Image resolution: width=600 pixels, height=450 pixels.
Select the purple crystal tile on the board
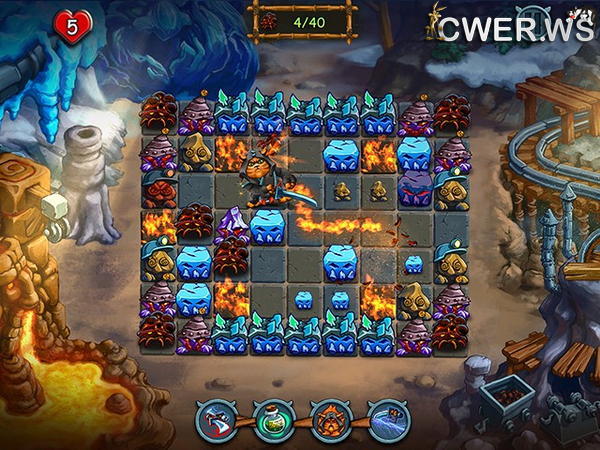pos(232,223)
